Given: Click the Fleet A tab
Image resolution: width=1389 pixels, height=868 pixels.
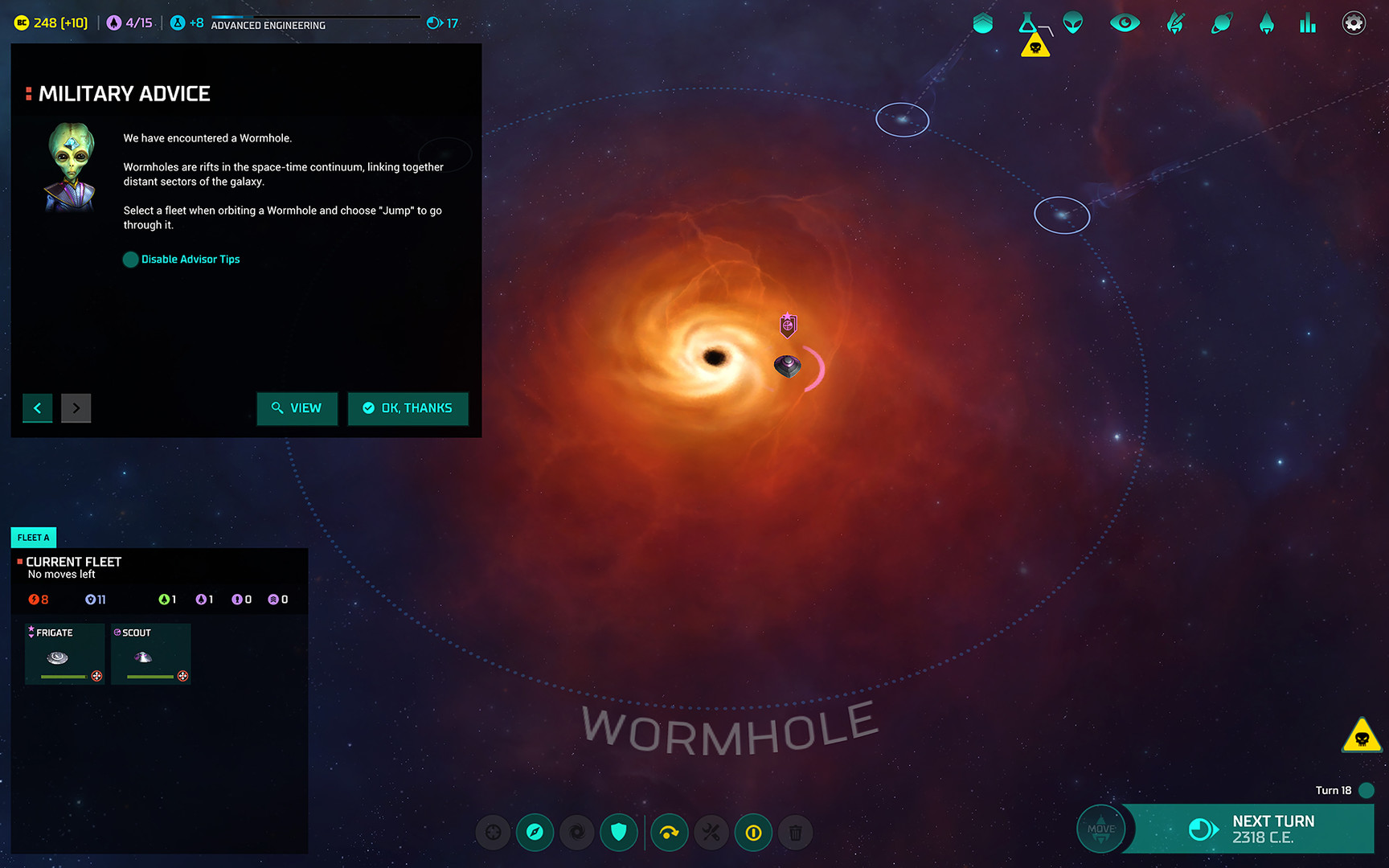Looking at the screenshot, I should coord(33,538).
